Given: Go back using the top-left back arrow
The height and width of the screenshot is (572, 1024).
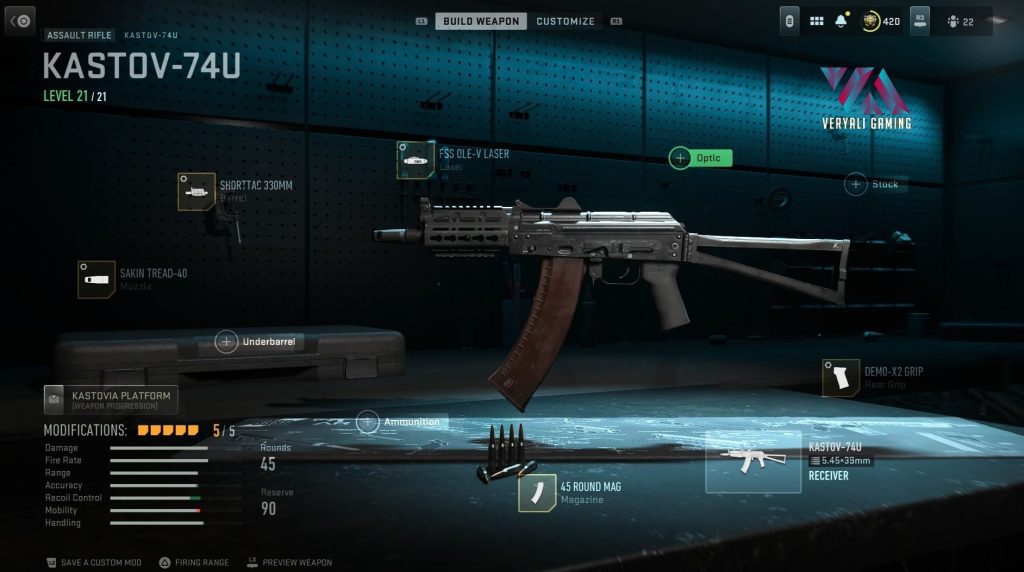Looking at the screenshot, I should [20, 20].
